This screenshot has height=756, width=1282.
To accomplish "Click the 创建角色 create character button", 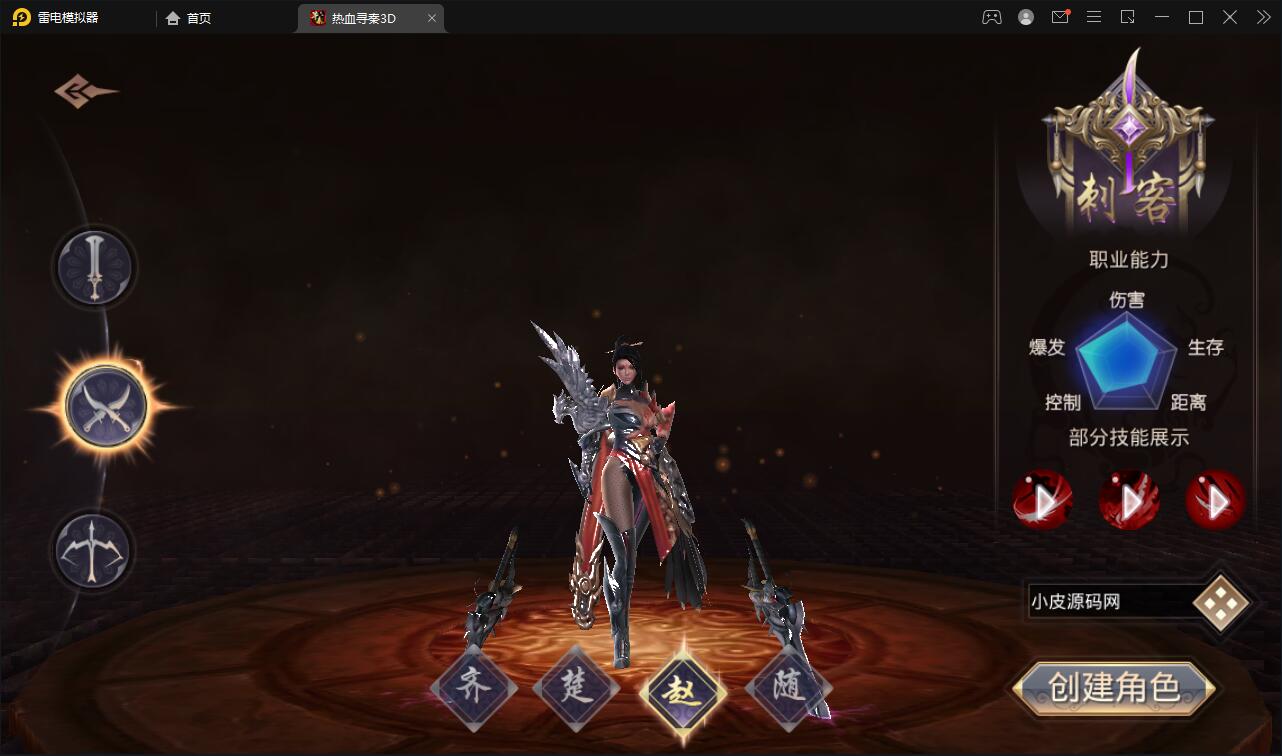I will pyautogui.click(x=1113, y=688).
